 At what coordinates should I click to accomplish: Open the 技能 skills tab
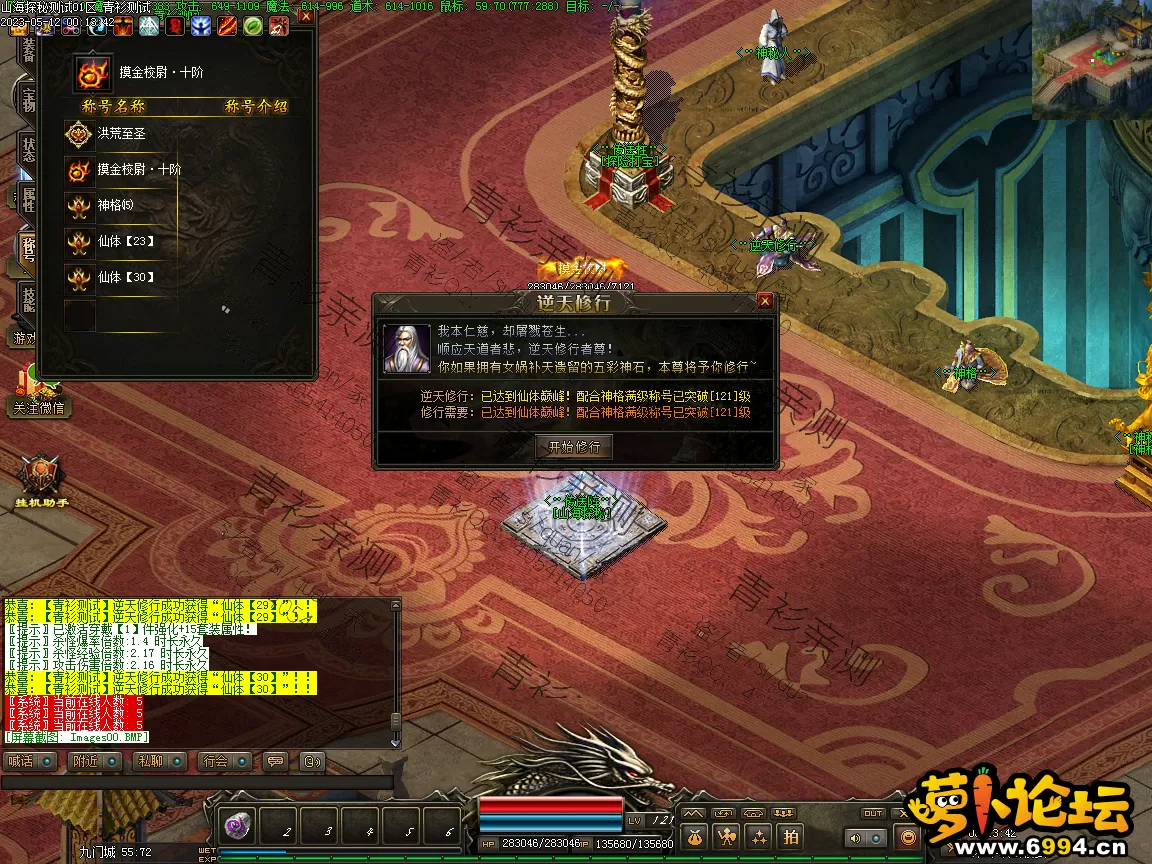coord(27,297)
